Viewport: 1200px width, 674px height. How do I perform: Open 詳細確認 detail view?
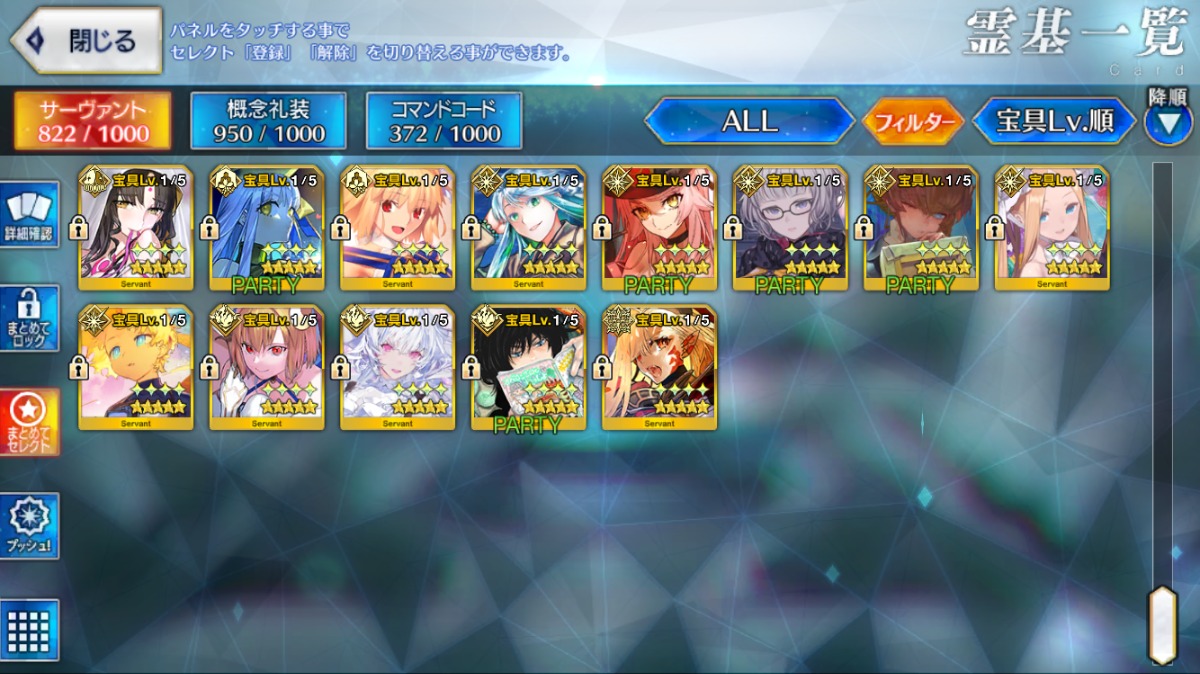pyautogui.click(x=30, y=217)
